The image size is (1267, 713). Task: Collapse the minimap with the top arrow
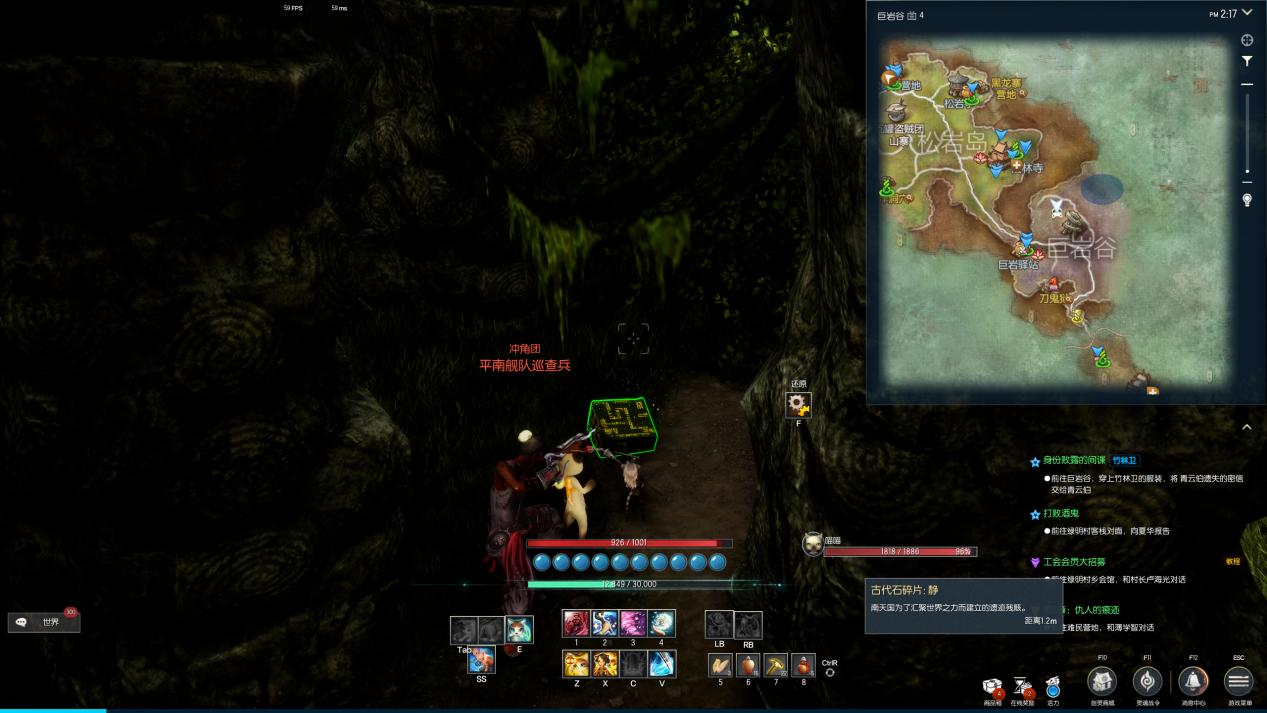1247,13
